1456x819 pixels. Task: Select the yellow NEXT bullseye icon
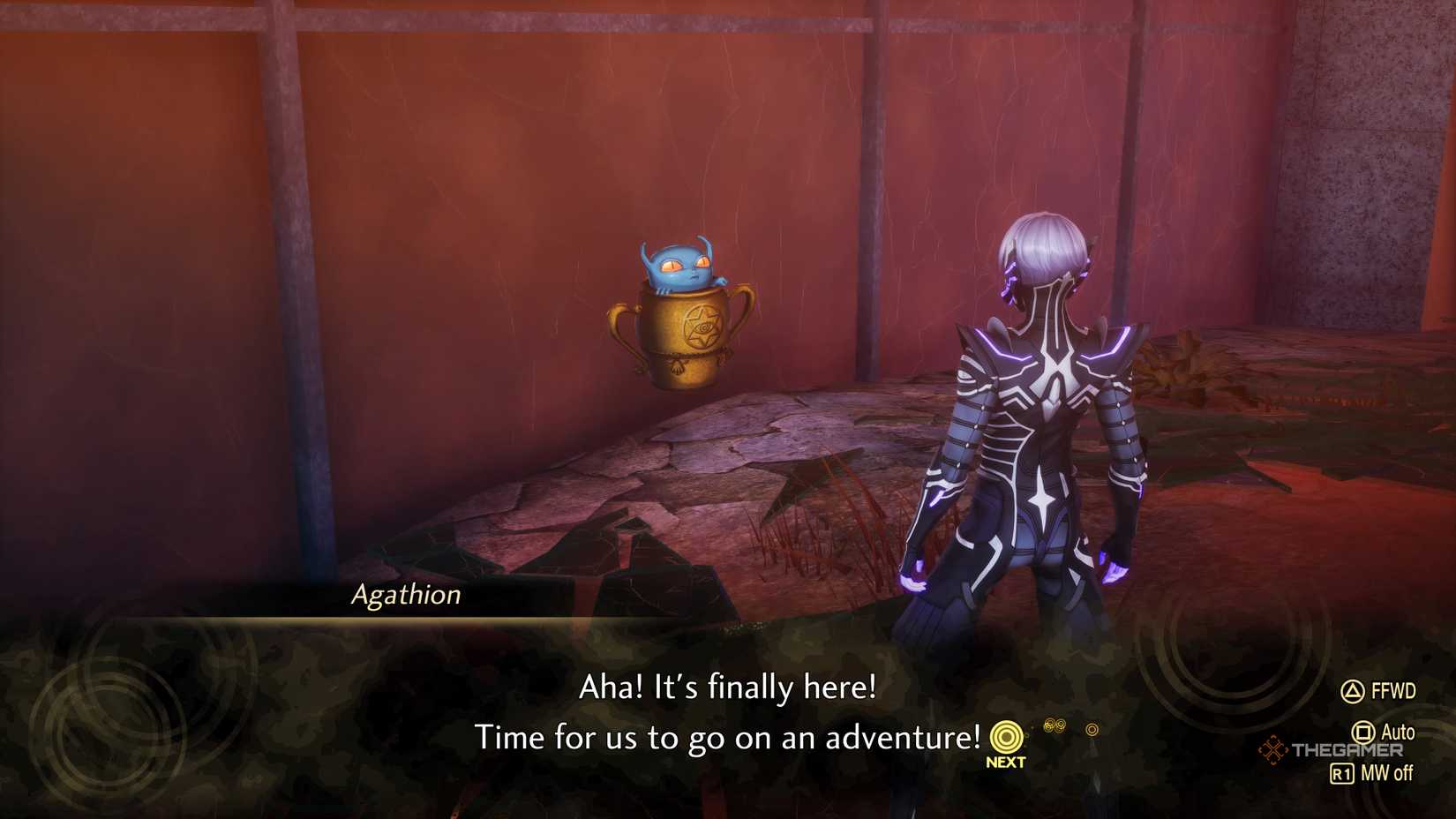point(1006,735)
